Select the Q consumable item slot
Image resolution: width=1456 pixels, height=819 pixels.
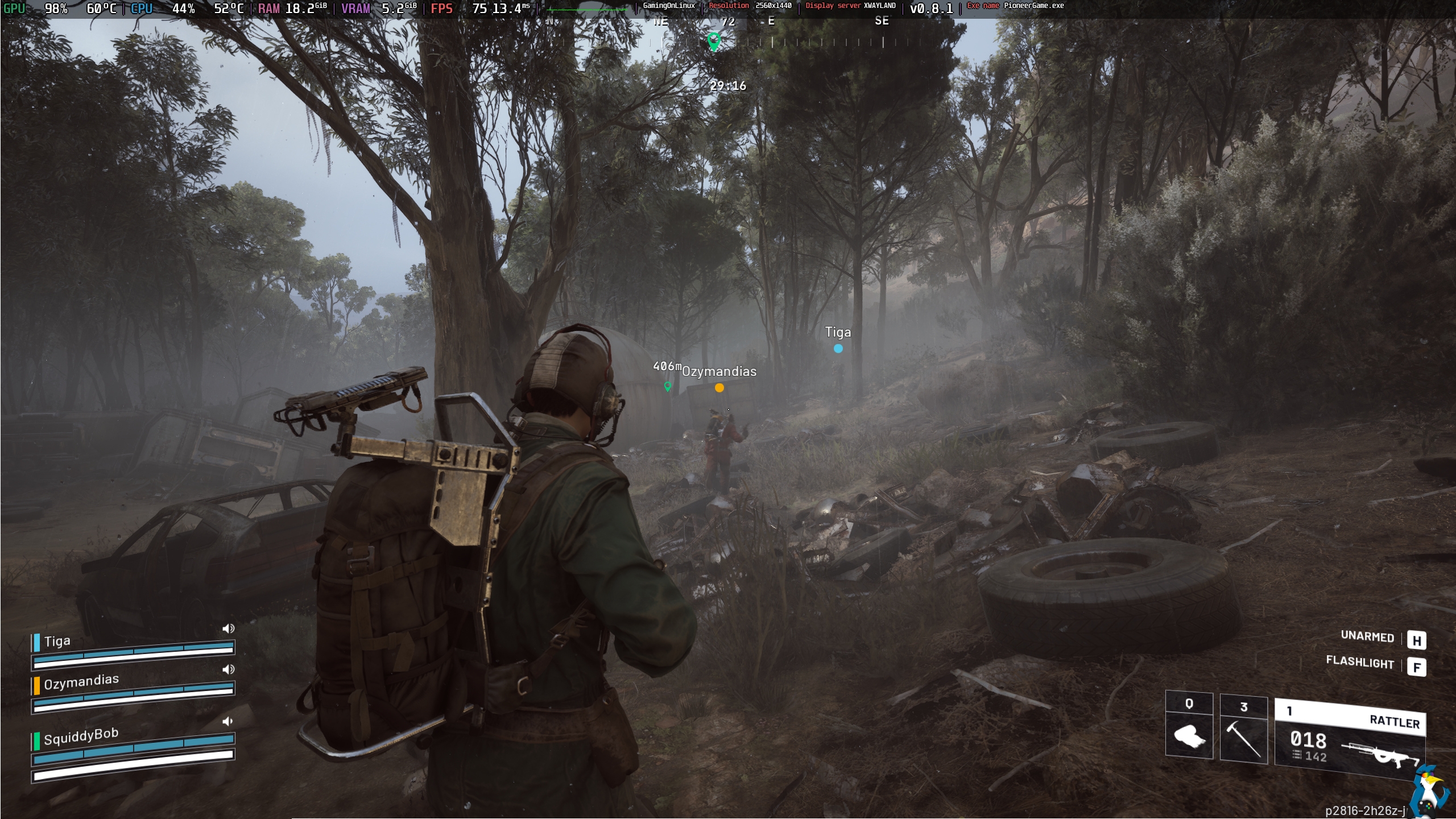1189,727
